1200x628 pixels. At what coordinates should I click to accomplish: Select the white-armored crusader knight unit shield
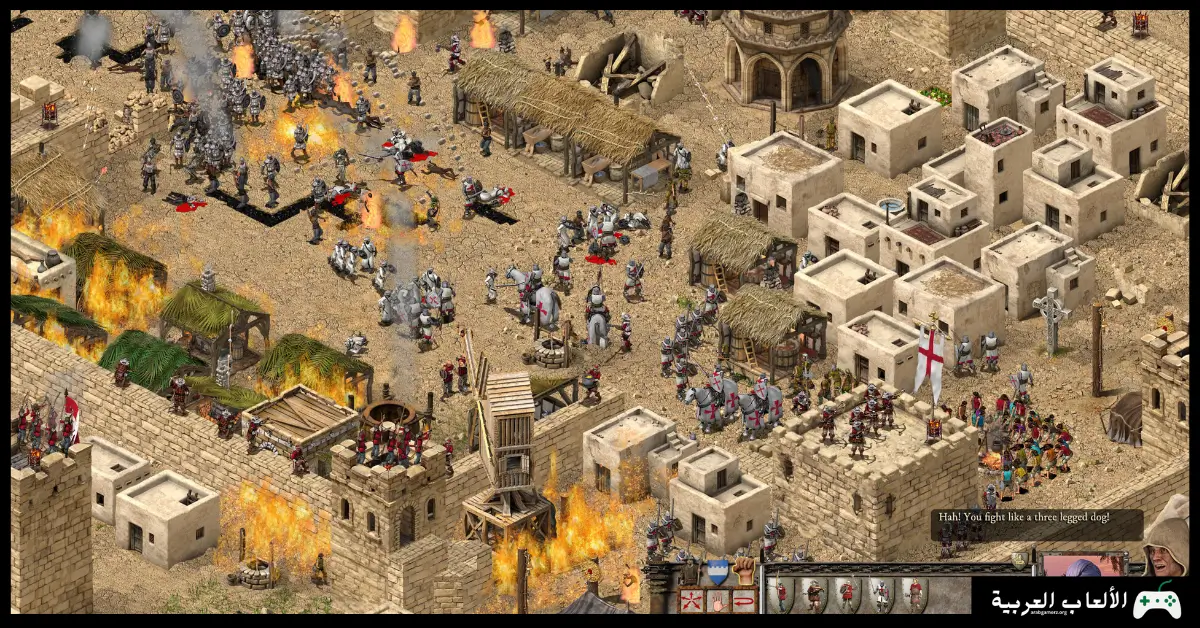(881, 595)
